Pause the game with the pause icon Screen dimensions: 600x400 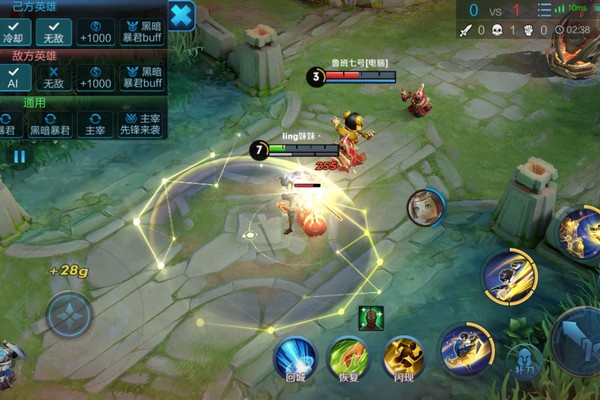[x=19, y=156]
